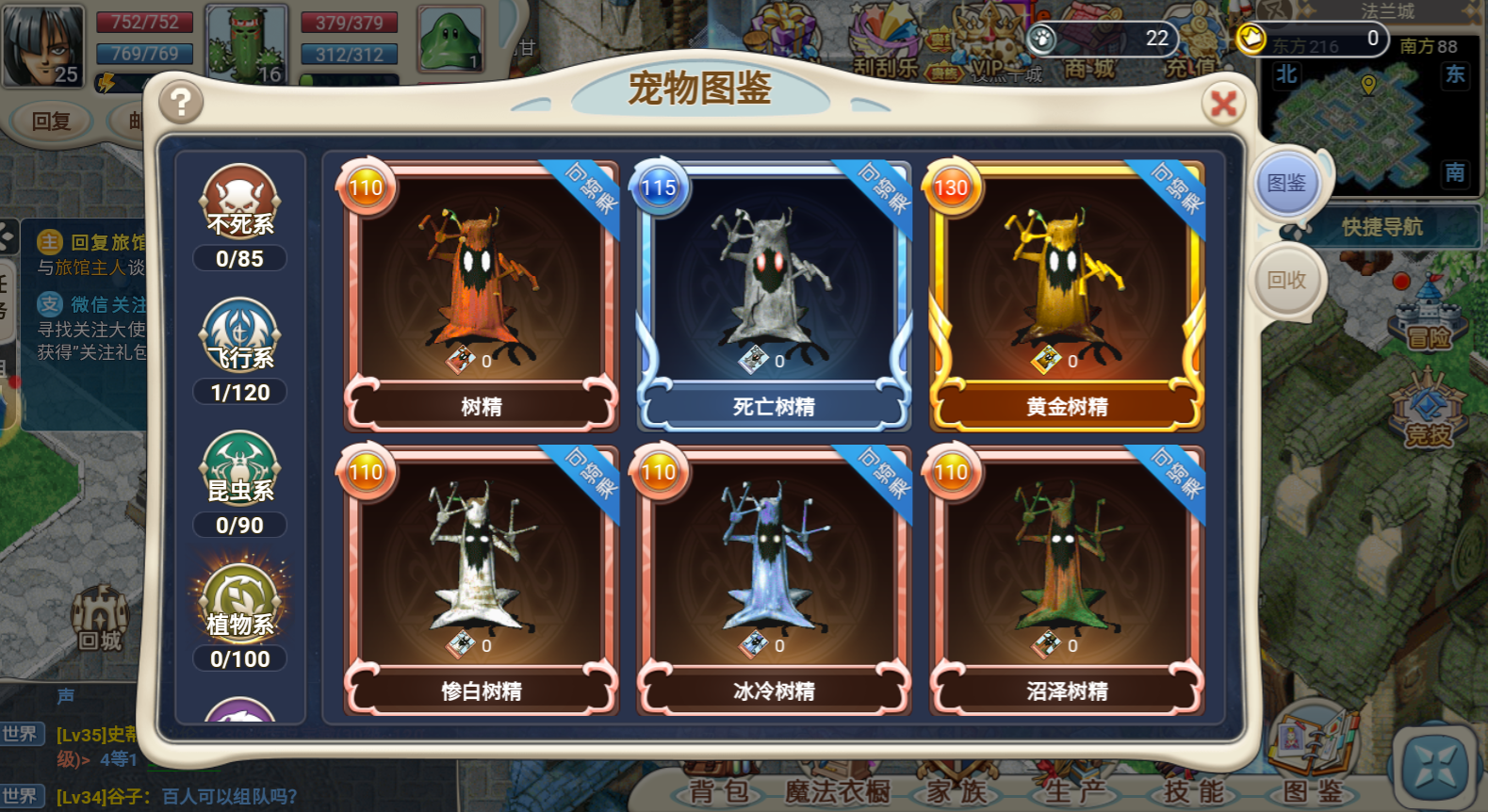Select the 昆虫系 insect category

coord(240,471)
